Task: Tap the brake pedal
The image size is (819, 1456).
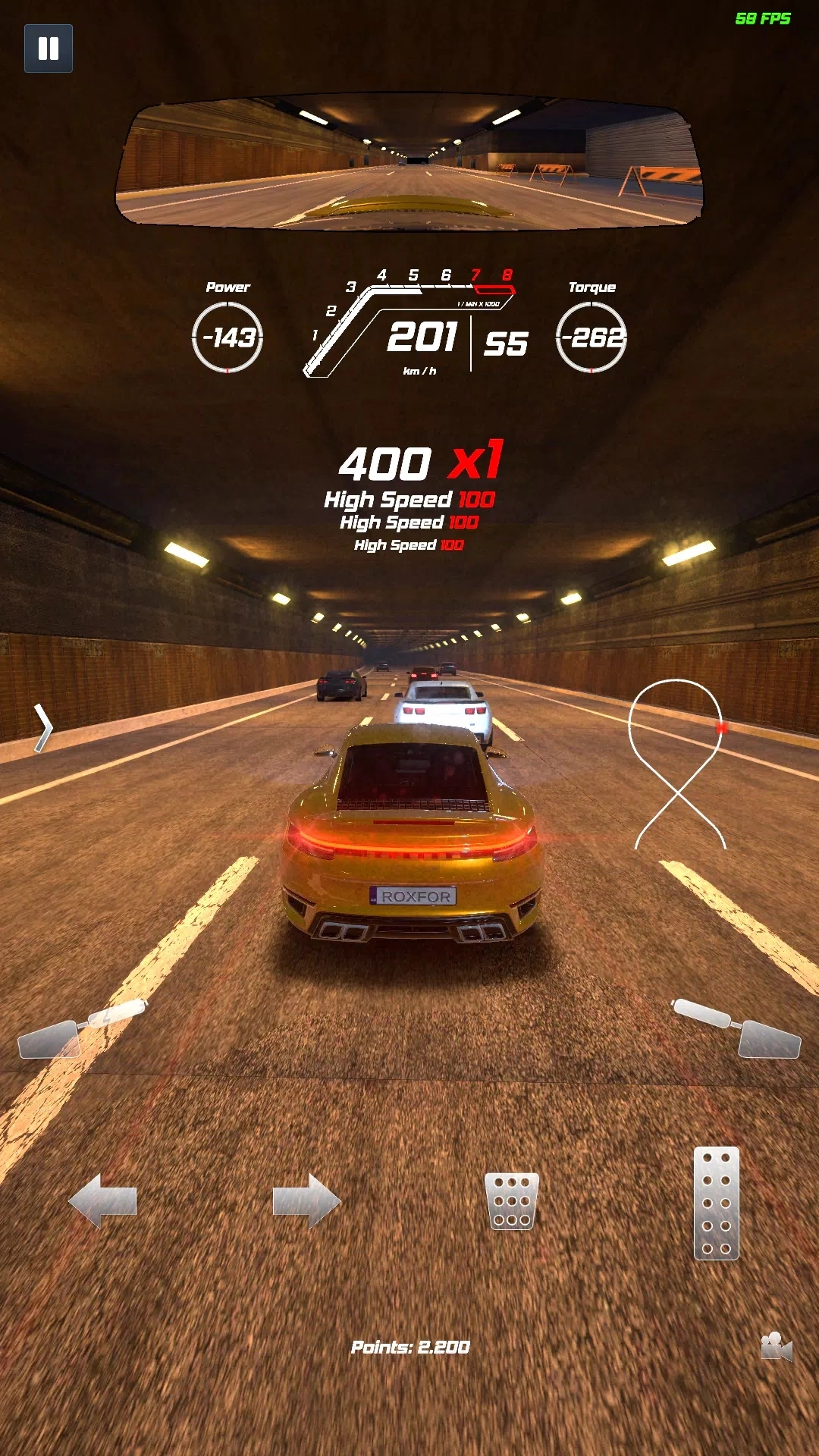Action: tap(512, 1200)
